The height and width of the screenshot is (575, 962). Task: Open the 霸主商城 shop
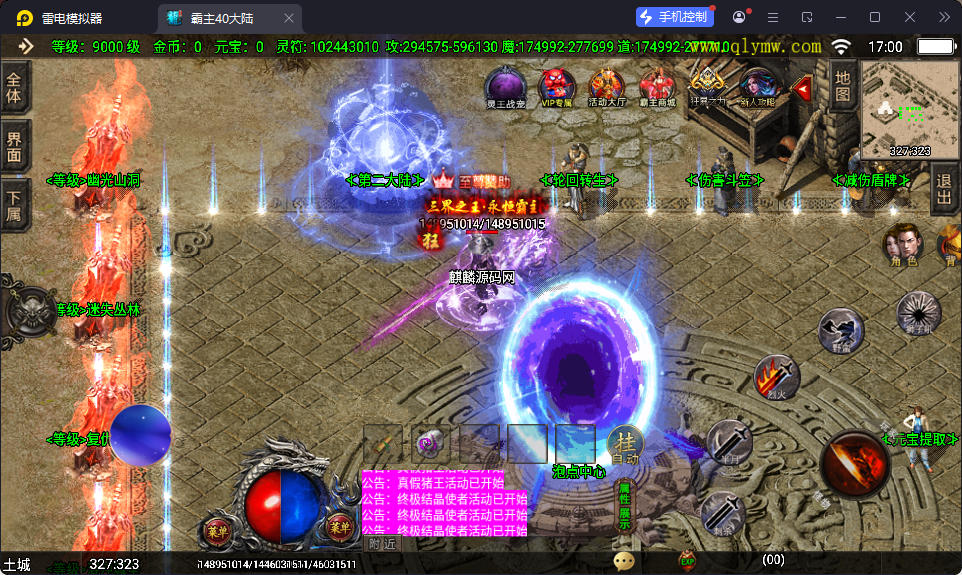(x=657, y=85)
